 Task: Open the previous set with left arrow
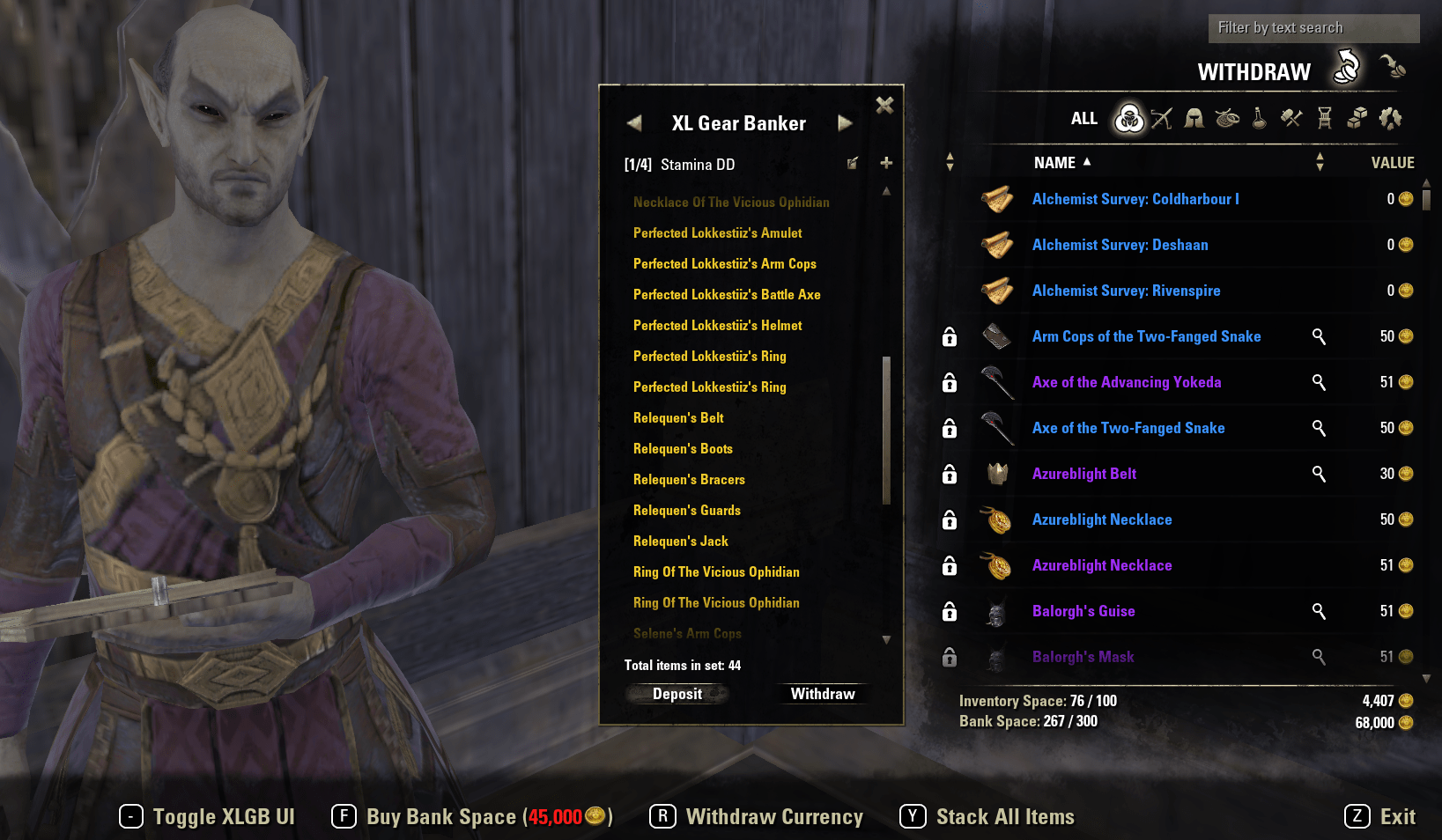(x=634, y=122)
